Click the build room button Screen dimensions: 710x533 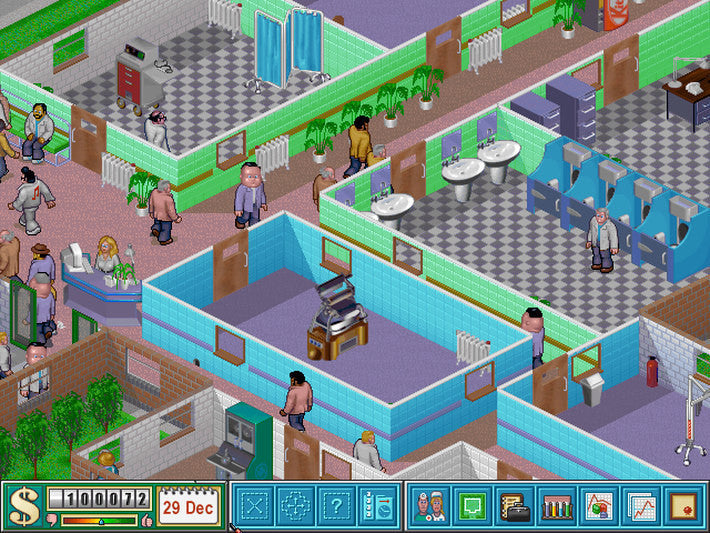[x=254, y=507]
